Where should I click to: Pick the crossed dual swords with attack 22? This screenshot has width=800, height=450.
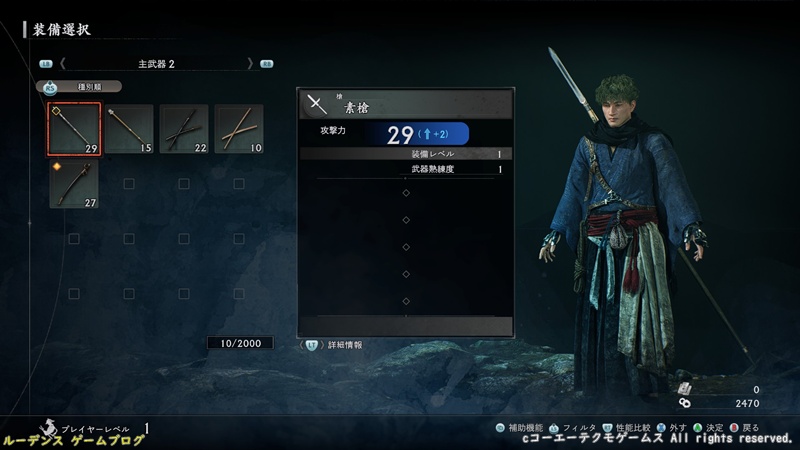click(x=184, y=130)
